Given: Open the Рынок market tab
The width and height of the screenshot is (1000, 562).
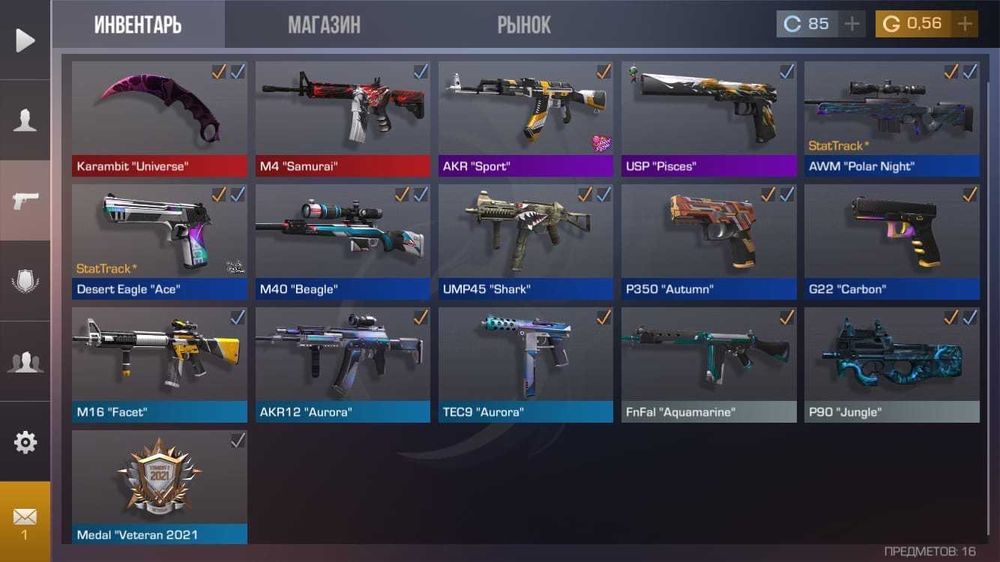Looking at the screenshot, I should coord(524,25).
